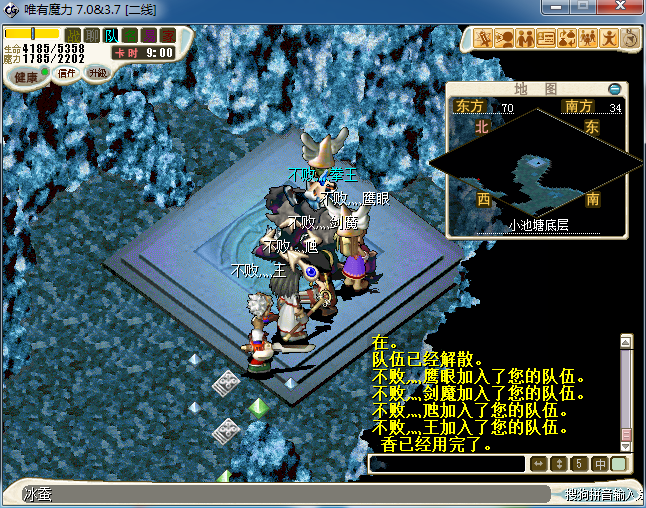
Task: Open the 信件 mail button
Action: coord(67,73)
